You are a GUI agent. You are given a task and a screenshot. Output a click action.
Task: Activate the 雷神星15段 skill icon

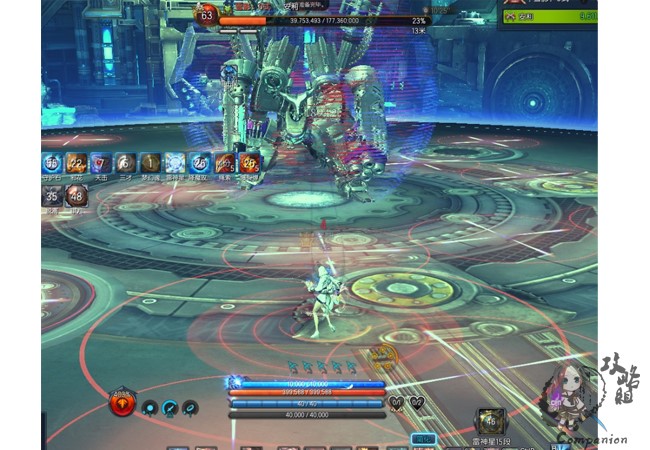tap(490, 421)
